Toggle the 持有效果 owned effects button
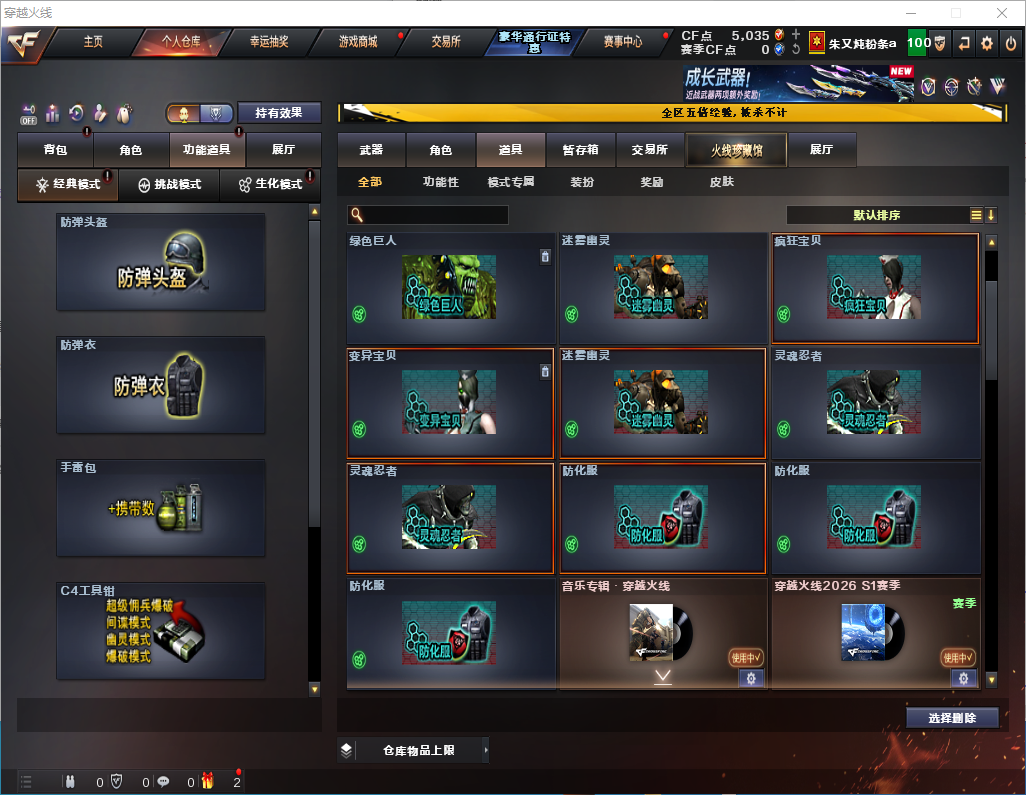The image size is (1026, 795). click(278, 113)
